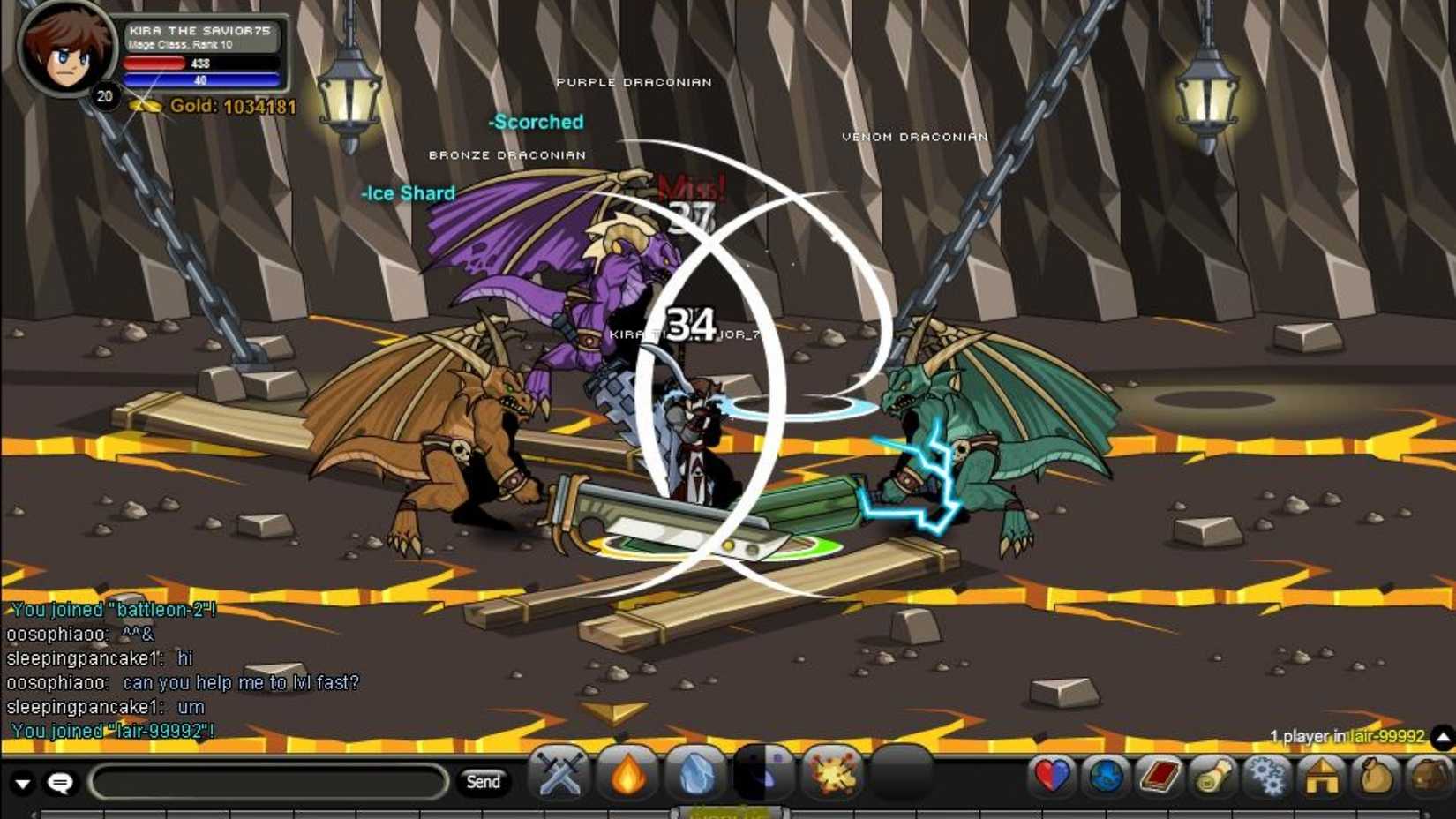The height and width of the screenshot is (819, 1456).
Task: Open the lair-99992 room name link
Action: tap(1385, 733)
